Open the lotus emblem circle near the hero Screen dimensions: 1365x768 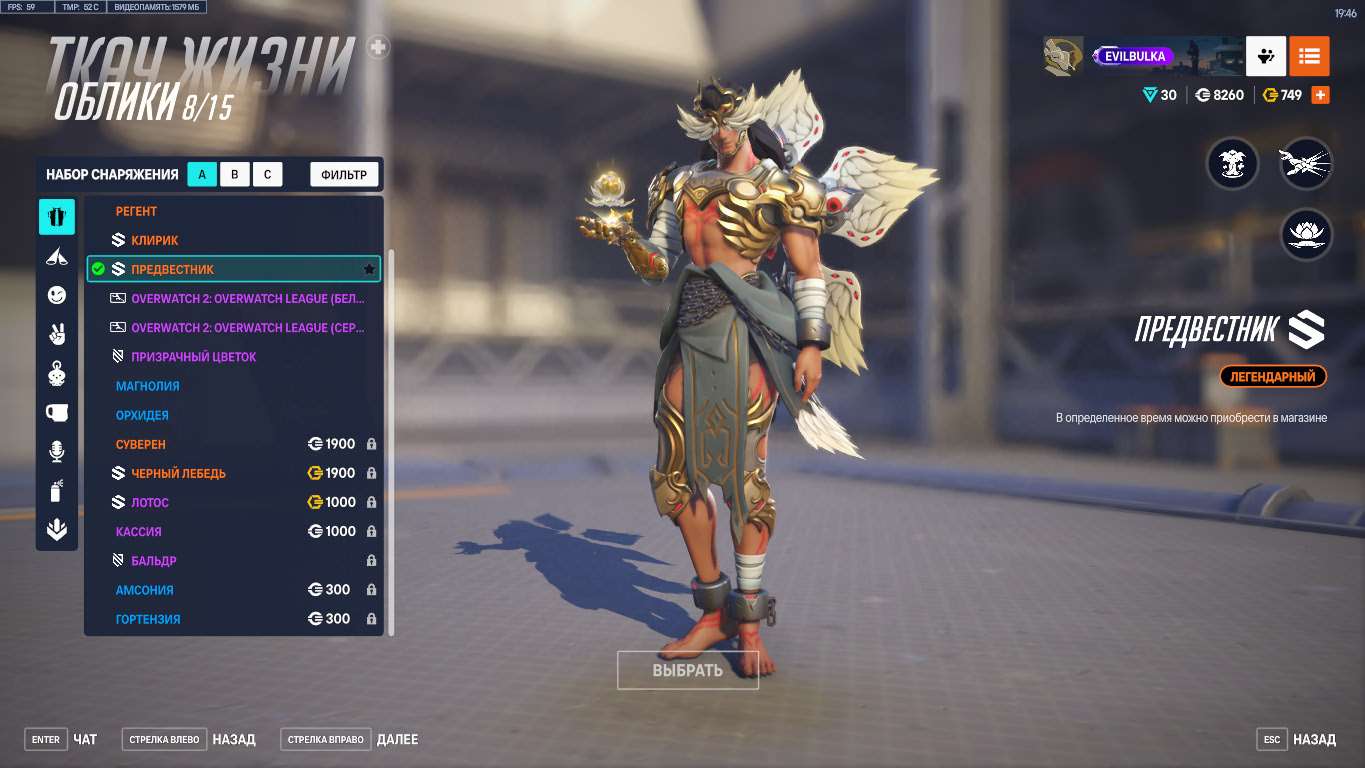click(x=1306, y=234)
